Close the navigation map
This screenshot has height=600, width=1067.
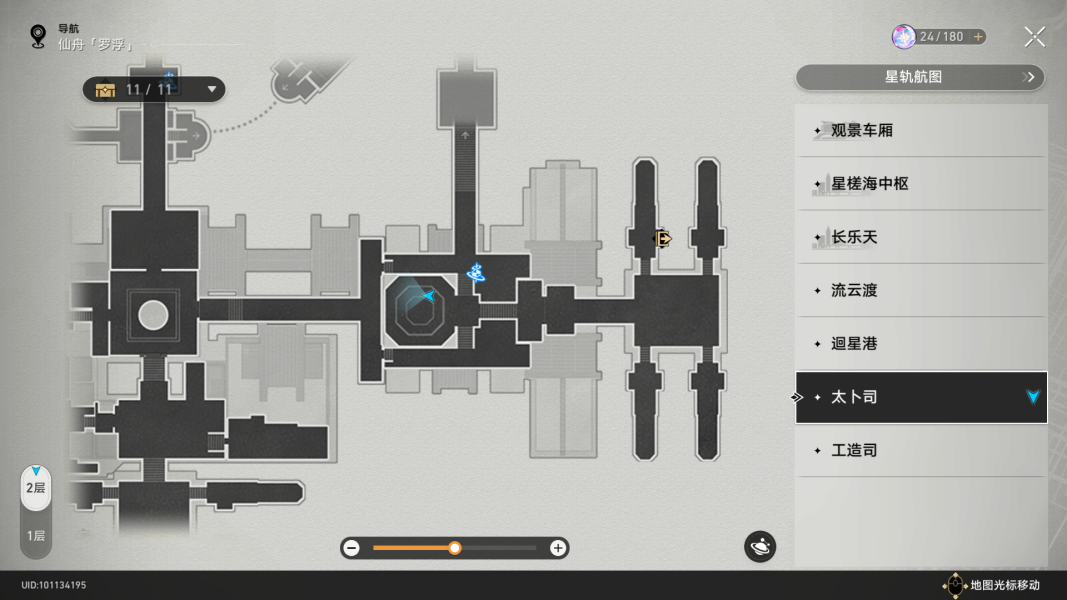1034,38
